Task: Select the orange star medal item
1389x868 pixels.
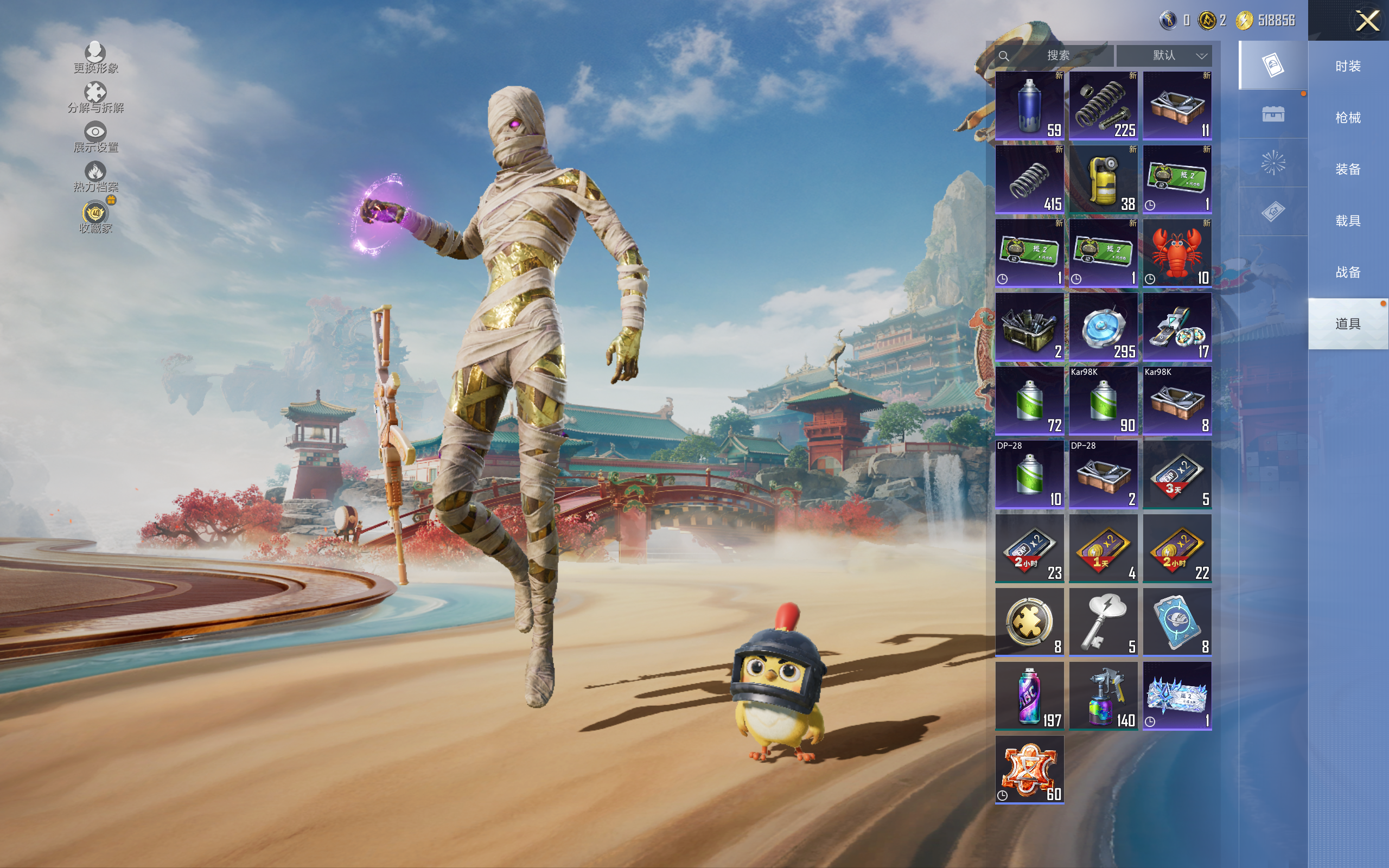Action: click(x=1029, y=769)
